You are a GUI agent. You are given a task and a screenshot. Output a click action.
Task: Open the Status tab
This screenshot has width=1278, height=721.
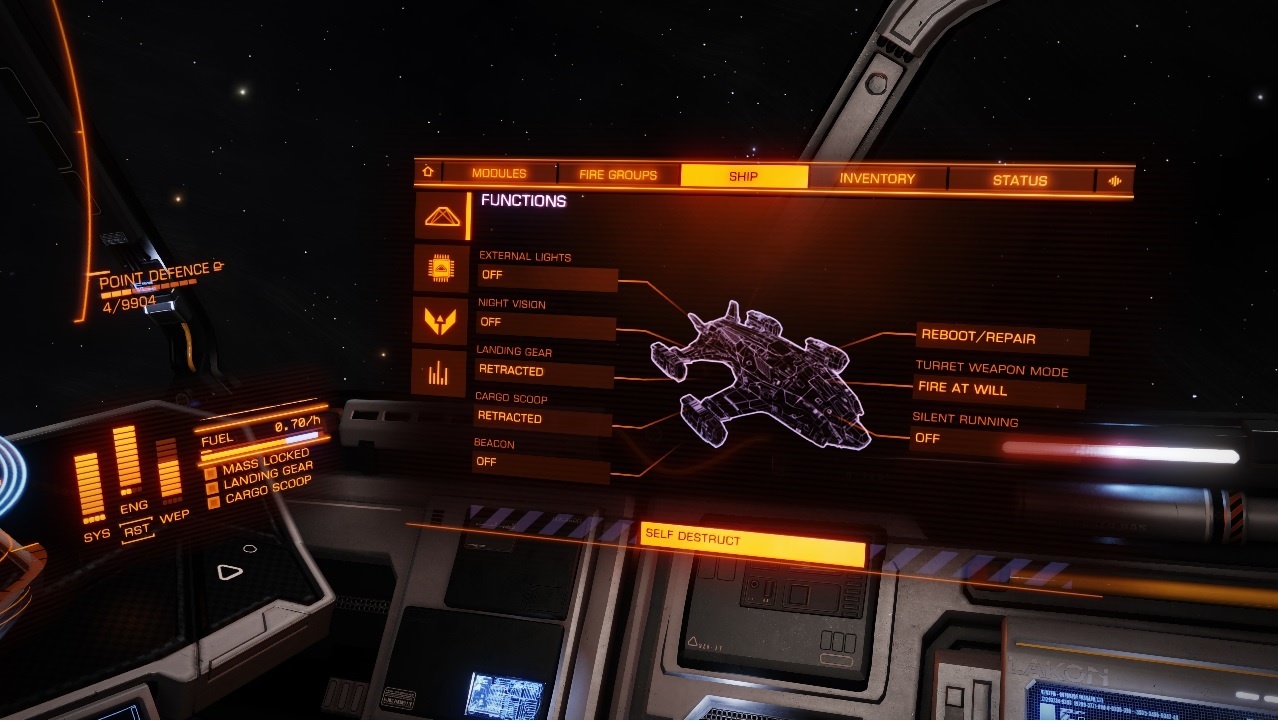(x=1019, y=181)
